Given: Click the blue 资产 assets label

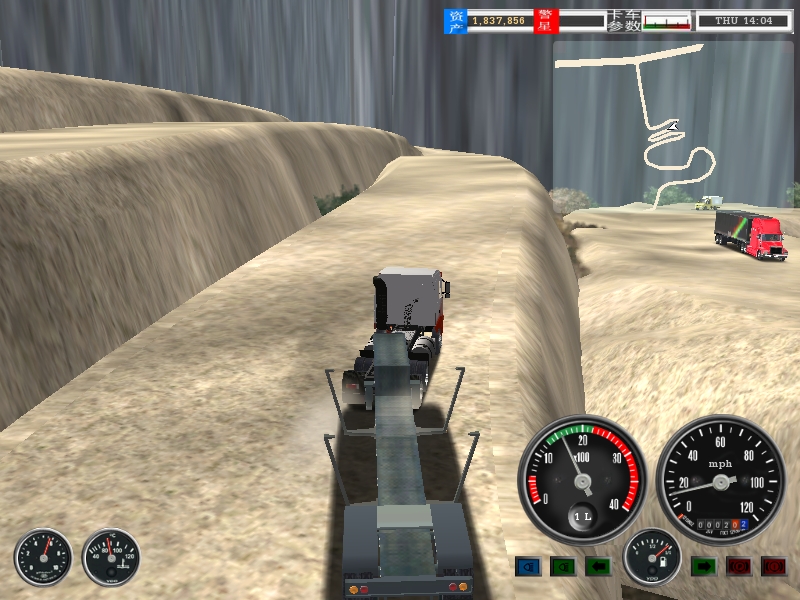Looking at the screenshot, I should click(x=455, y=21).
